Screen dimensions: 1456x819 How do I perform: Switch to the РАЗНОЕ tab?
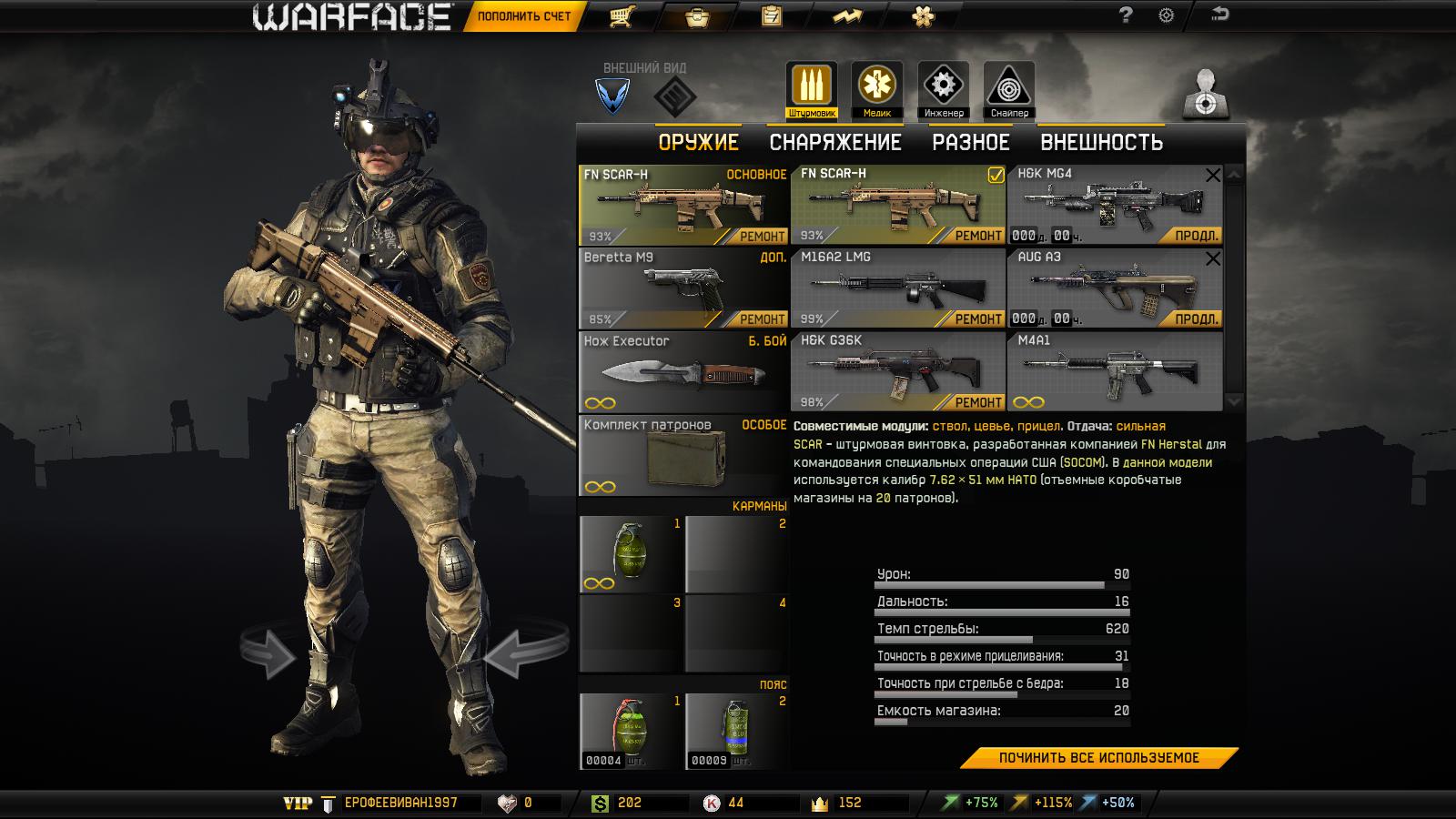[970, 143]
